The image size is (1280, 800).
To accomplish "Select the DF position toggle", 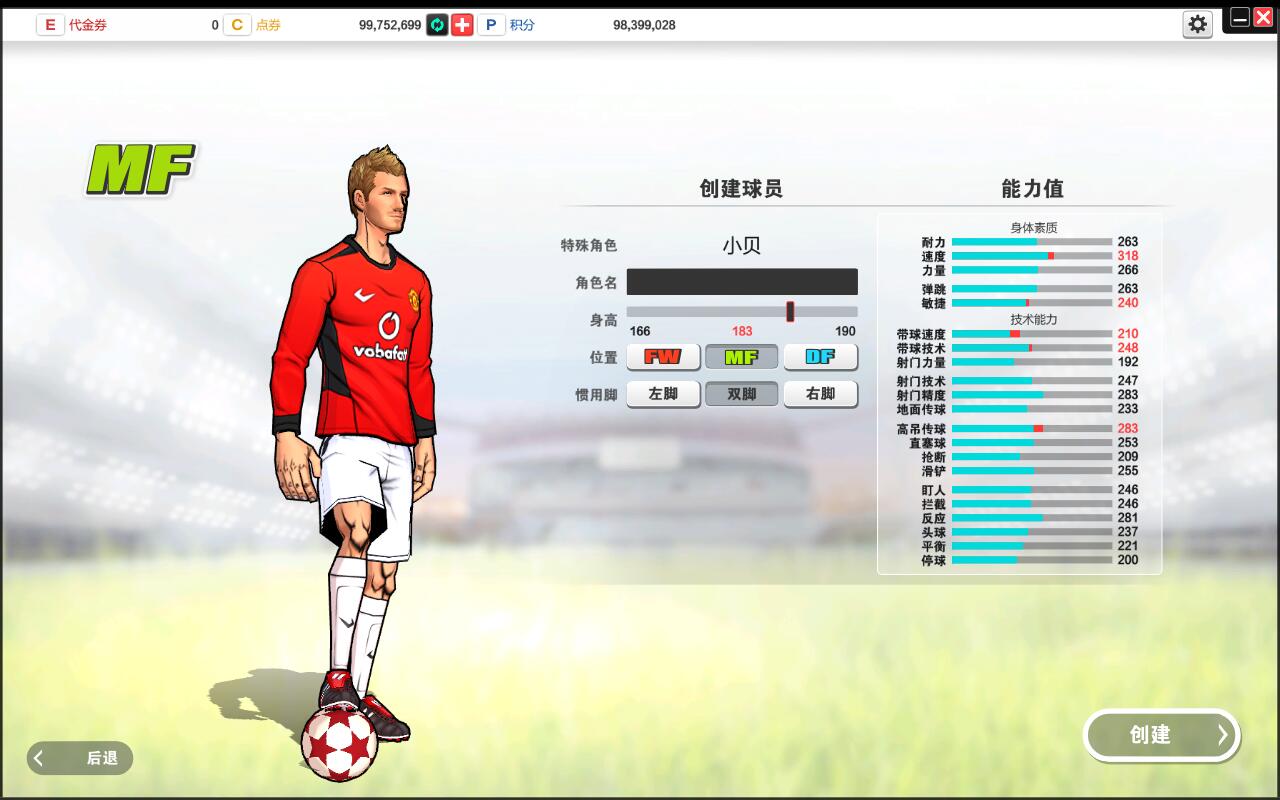I will coord(820,357).
